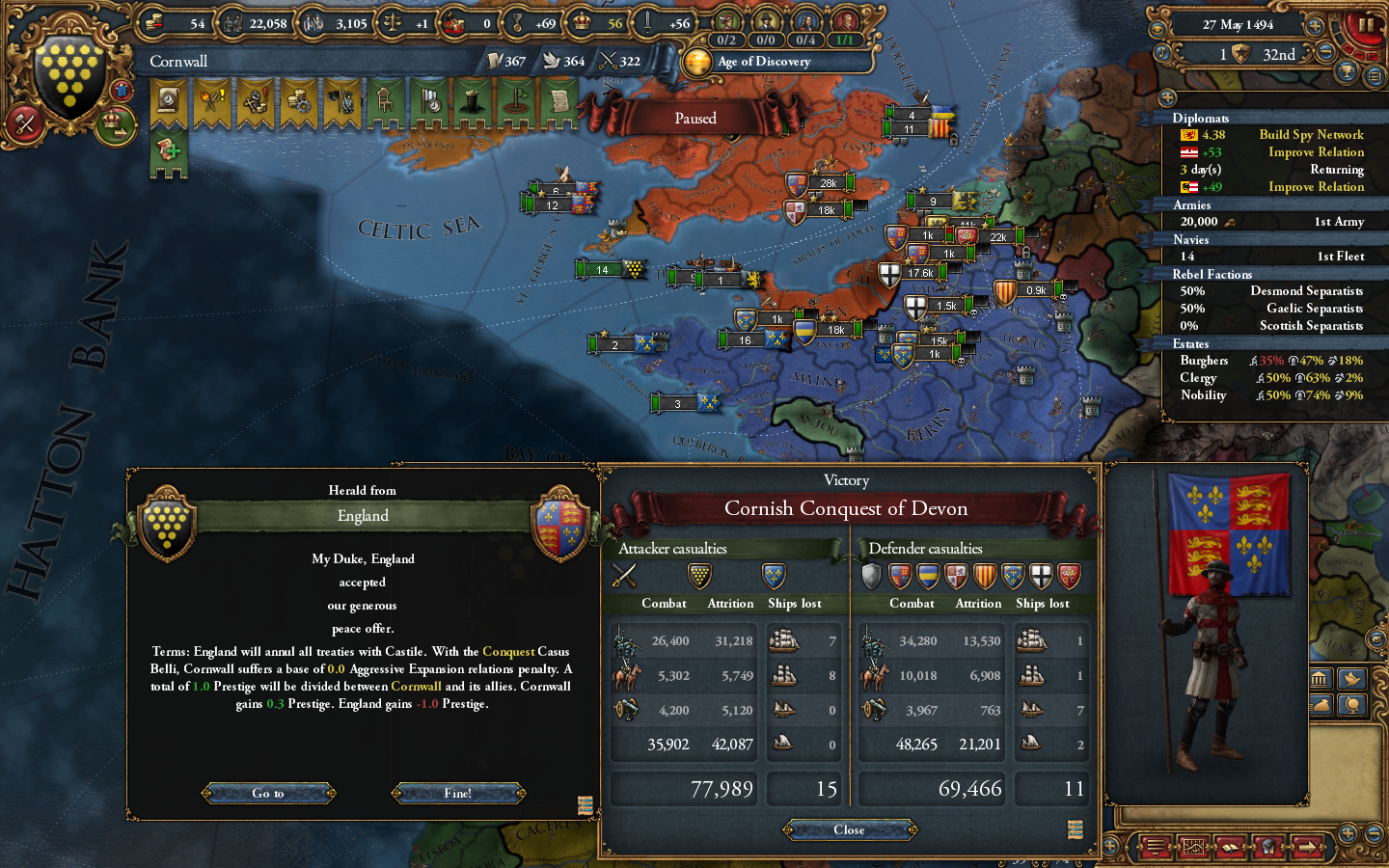The height and width of the screenshot is (868, 1389).
Task: Unpause the game with the pause button
Action: 1367,25
